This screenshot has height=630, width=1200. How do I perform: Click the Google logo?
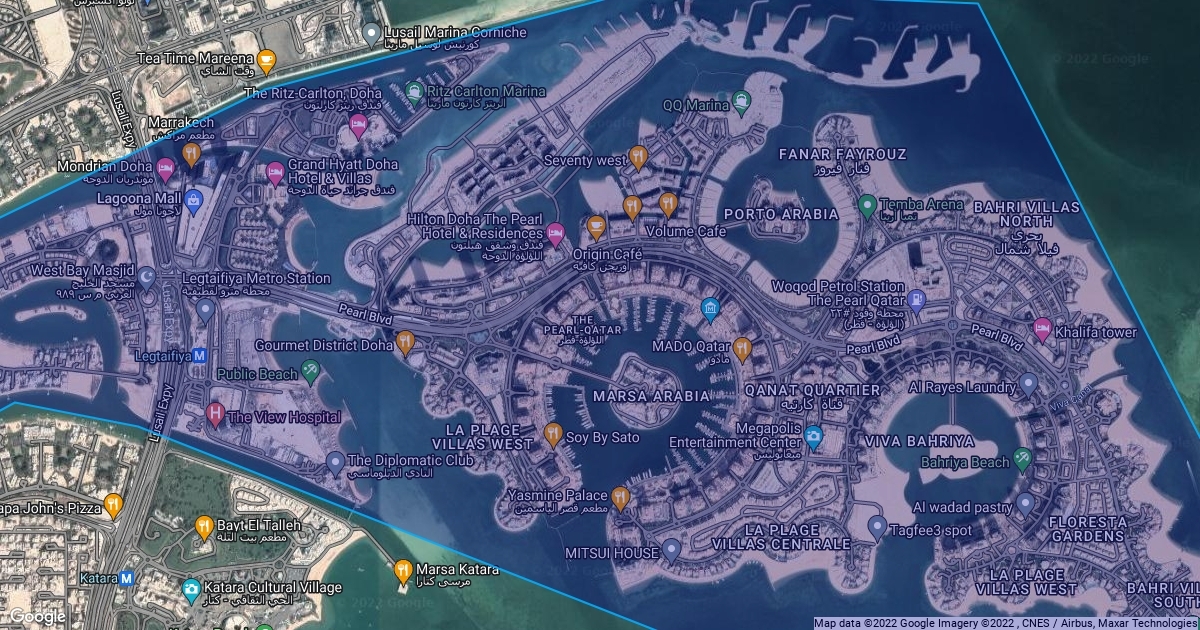36,616
